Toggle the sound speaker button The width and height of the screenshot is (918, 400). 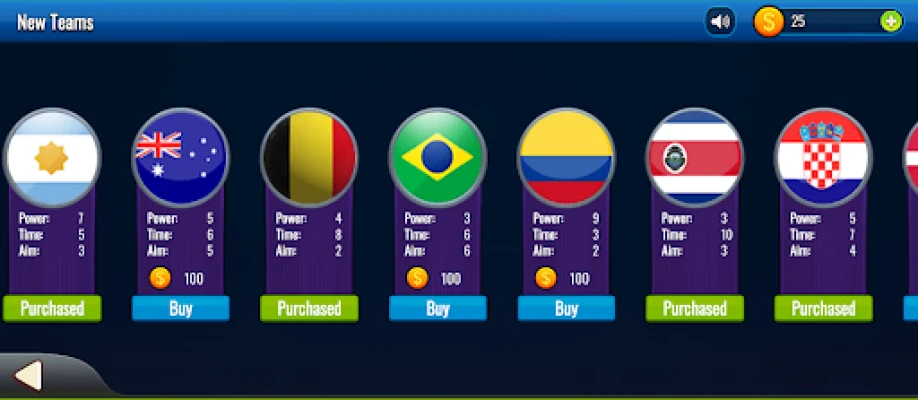tap(720, 21)
